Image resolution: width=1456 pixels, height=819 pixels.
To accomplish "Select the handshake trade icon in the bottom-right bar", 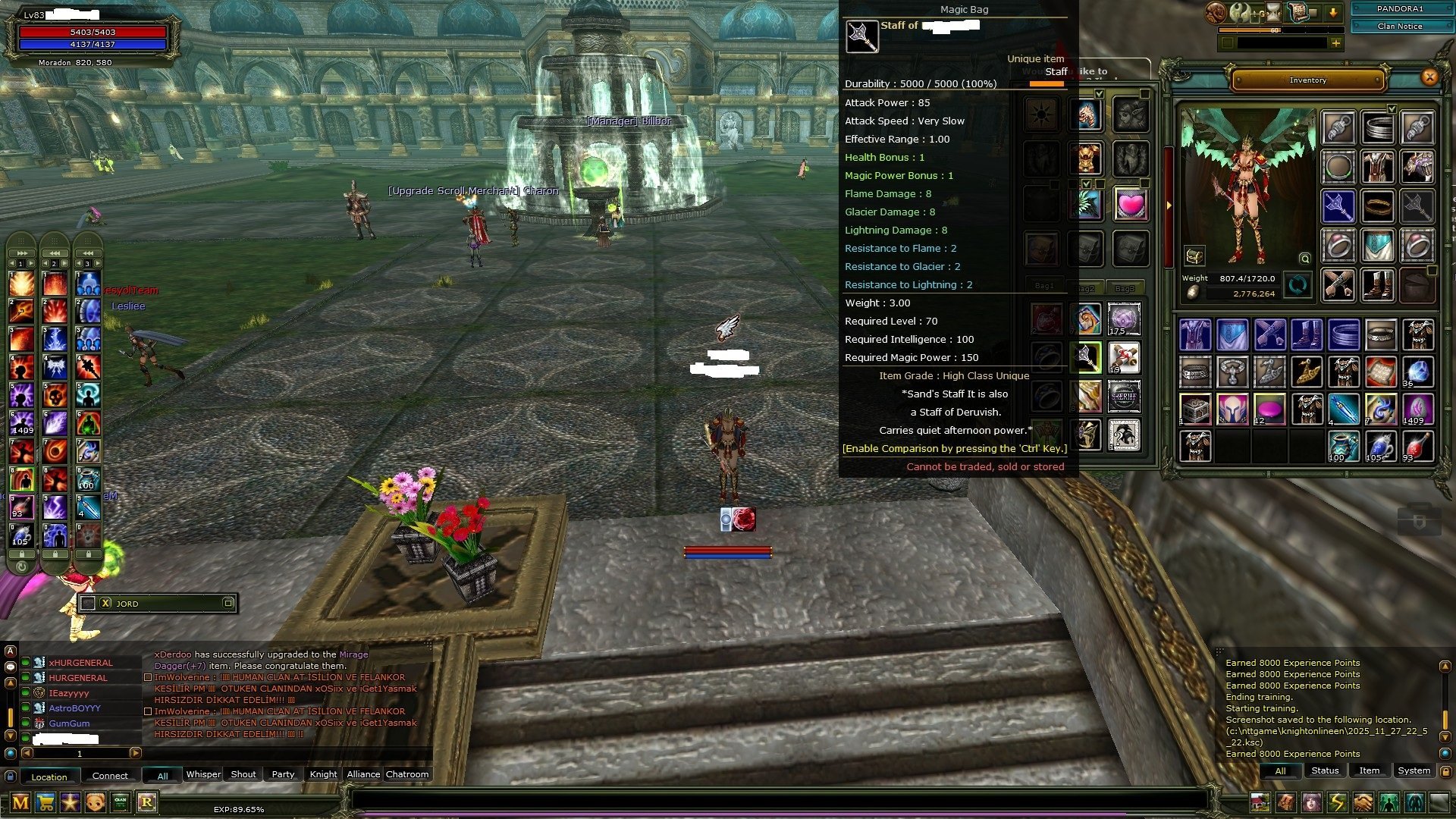I will pyautogui.click(x=1363, y=802).
